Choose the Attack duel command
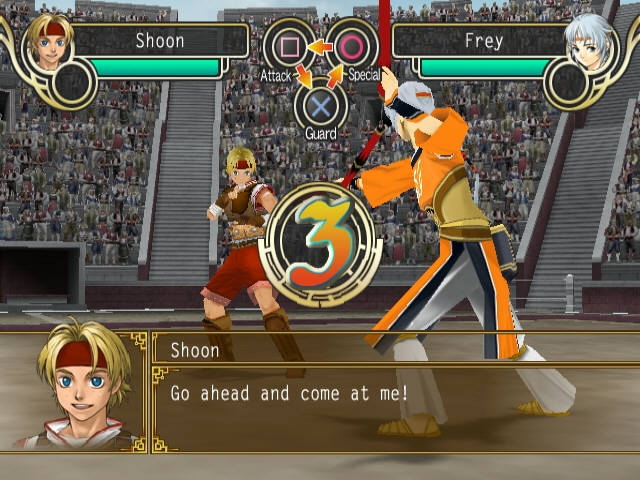The width and height of the screenshot is (640, 480). point(288,47)
